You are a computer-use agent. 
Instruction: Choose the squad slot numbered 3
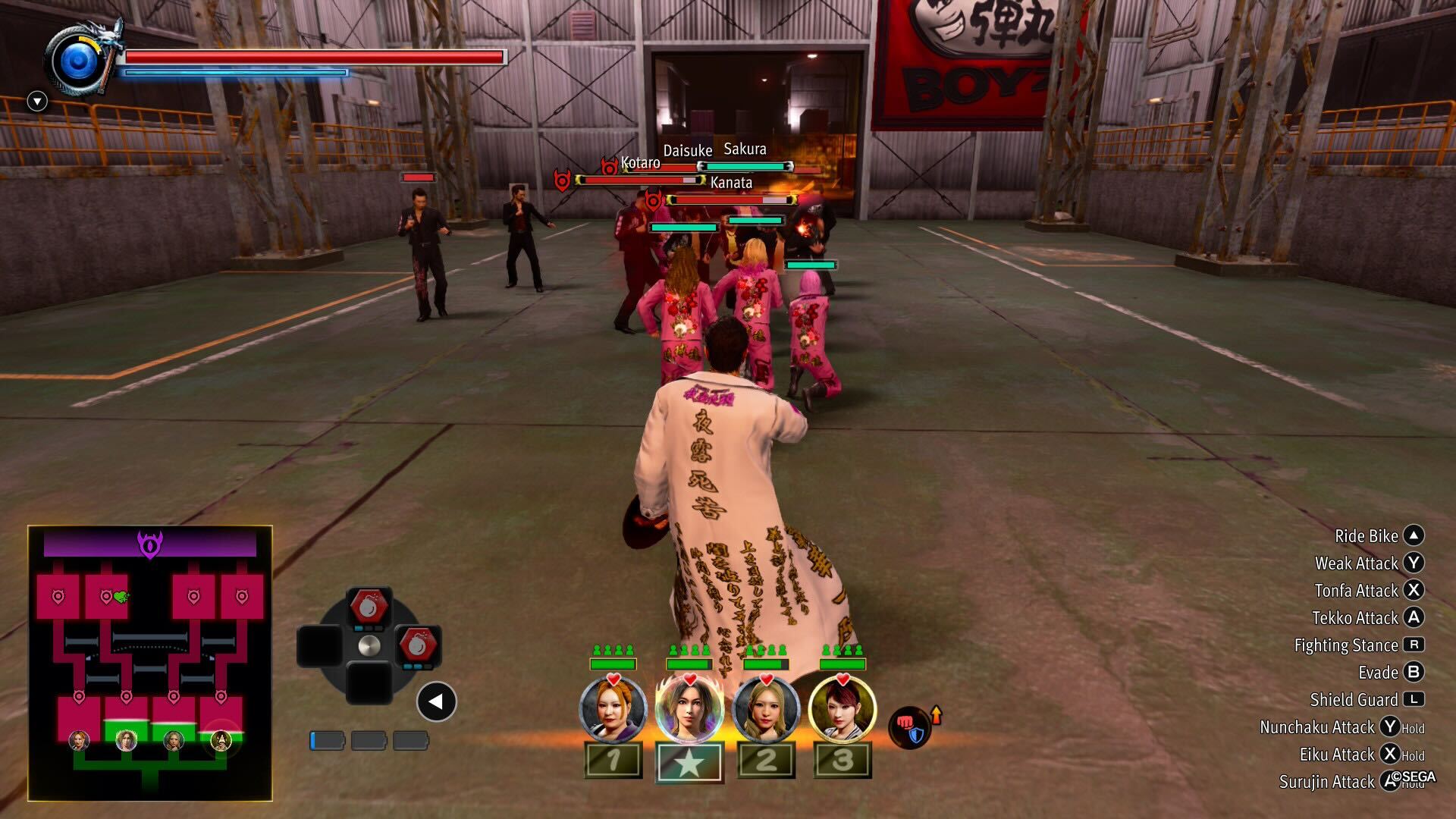tap(843, 760)
